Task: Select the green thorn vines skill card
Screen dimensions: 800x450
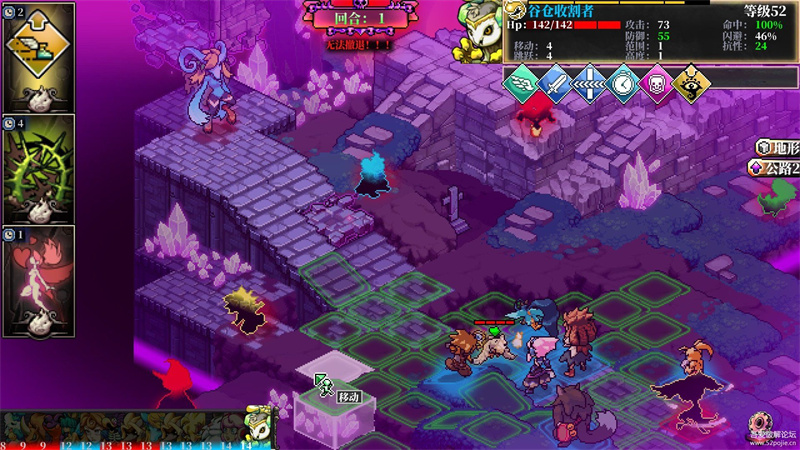Action: point(39,166)
